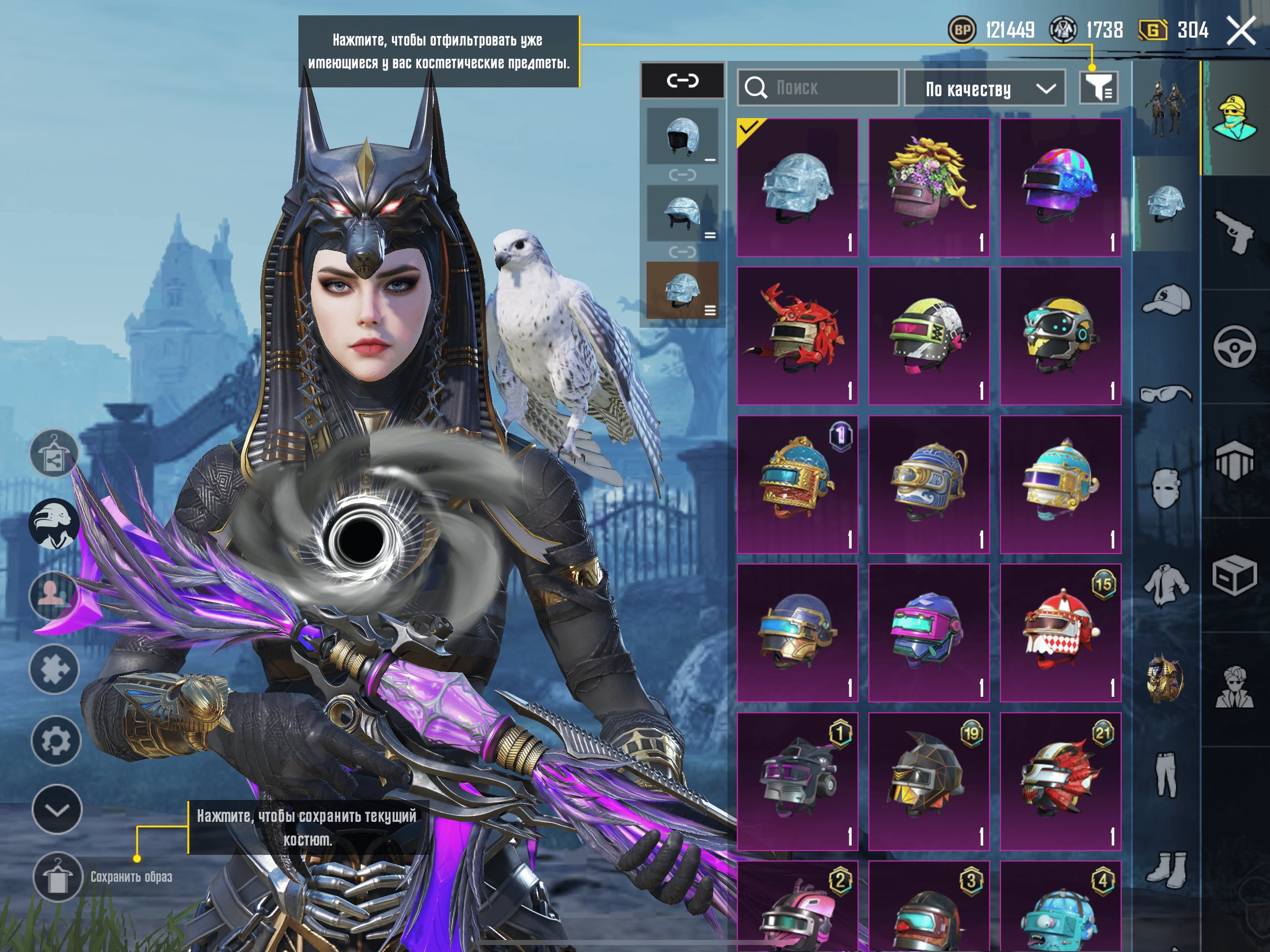Open the puzzle piece menu
The height and width of the screenshot is (952, 1270).
54,669
